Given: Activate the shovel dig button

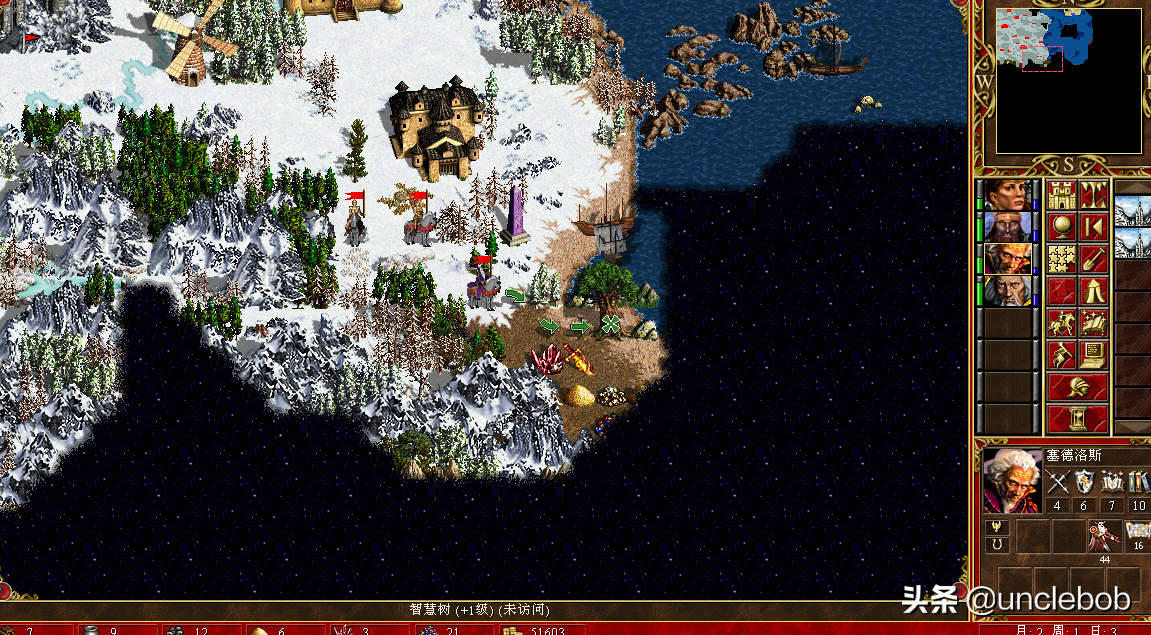Looking at the screenshot, I should point(1094,260).
